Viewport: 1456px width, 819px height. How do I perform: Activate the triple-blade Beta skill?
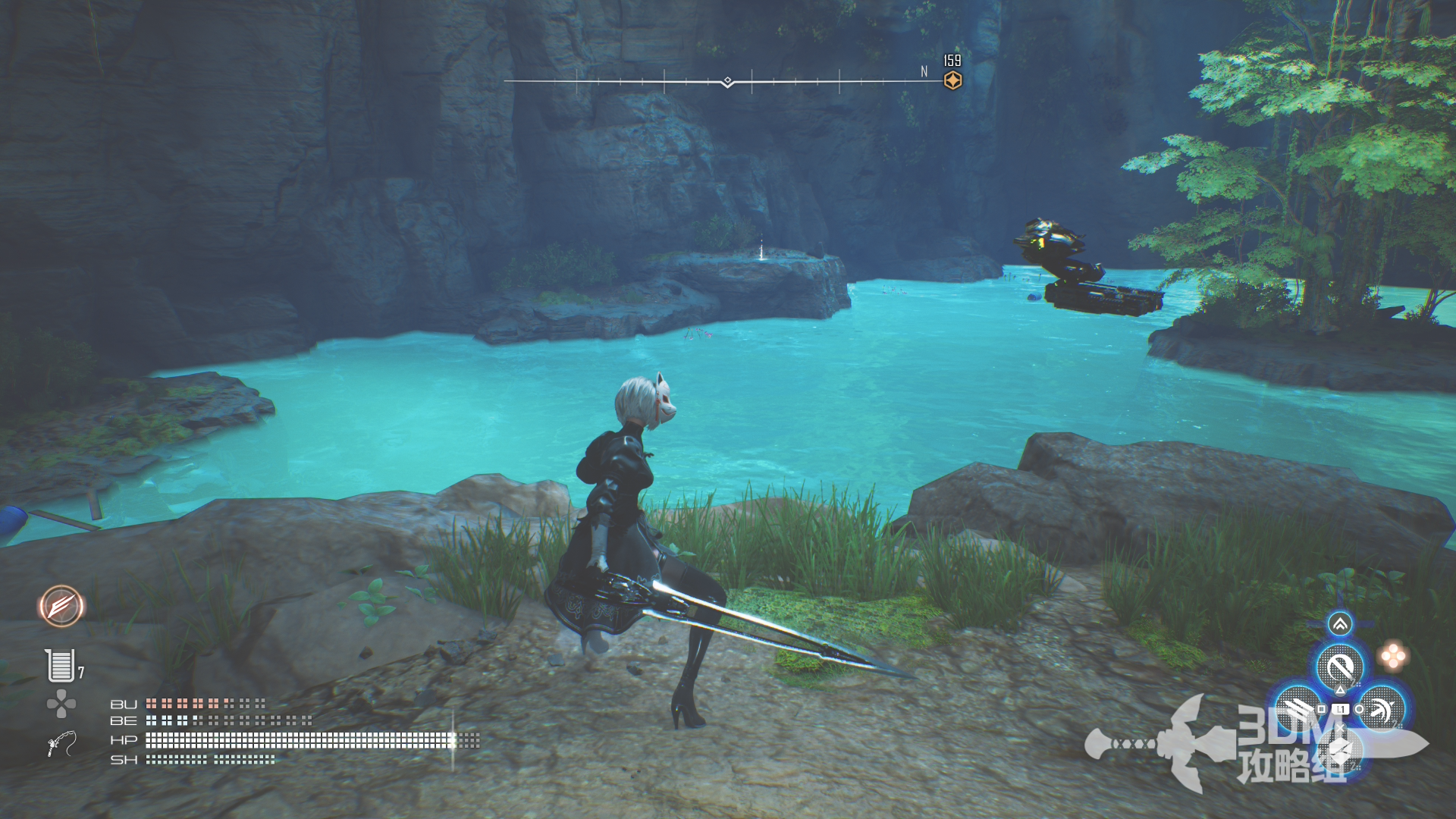(1298, 709)
